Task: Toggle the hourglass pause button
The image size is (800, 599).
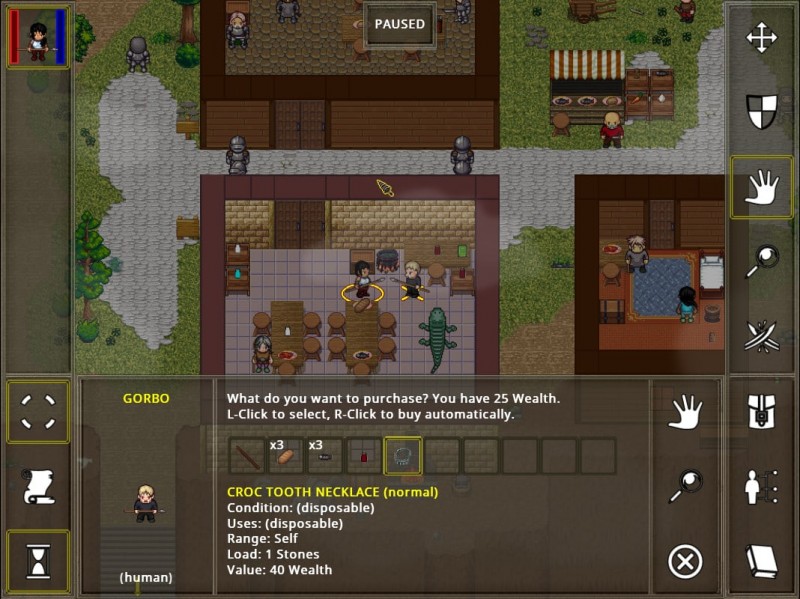Action: tap(38, 562)
